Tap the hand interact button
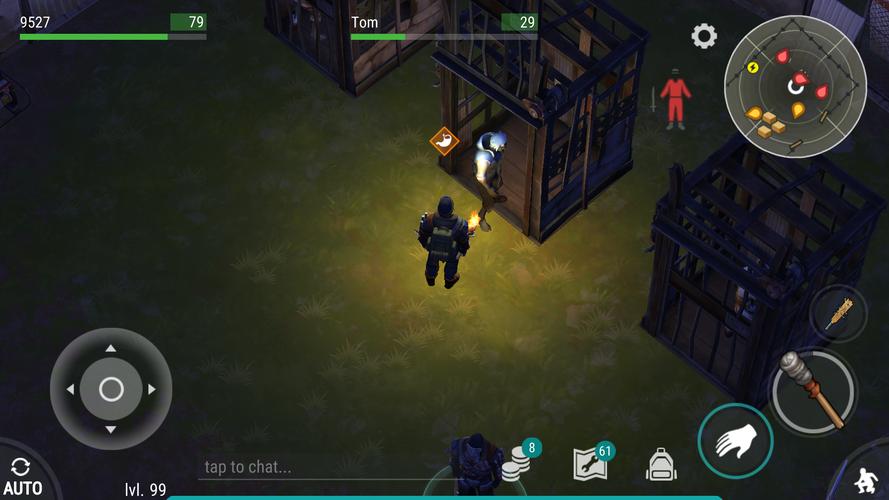Image resolution: width=889 pixels, height=500 pixels. 736,441
